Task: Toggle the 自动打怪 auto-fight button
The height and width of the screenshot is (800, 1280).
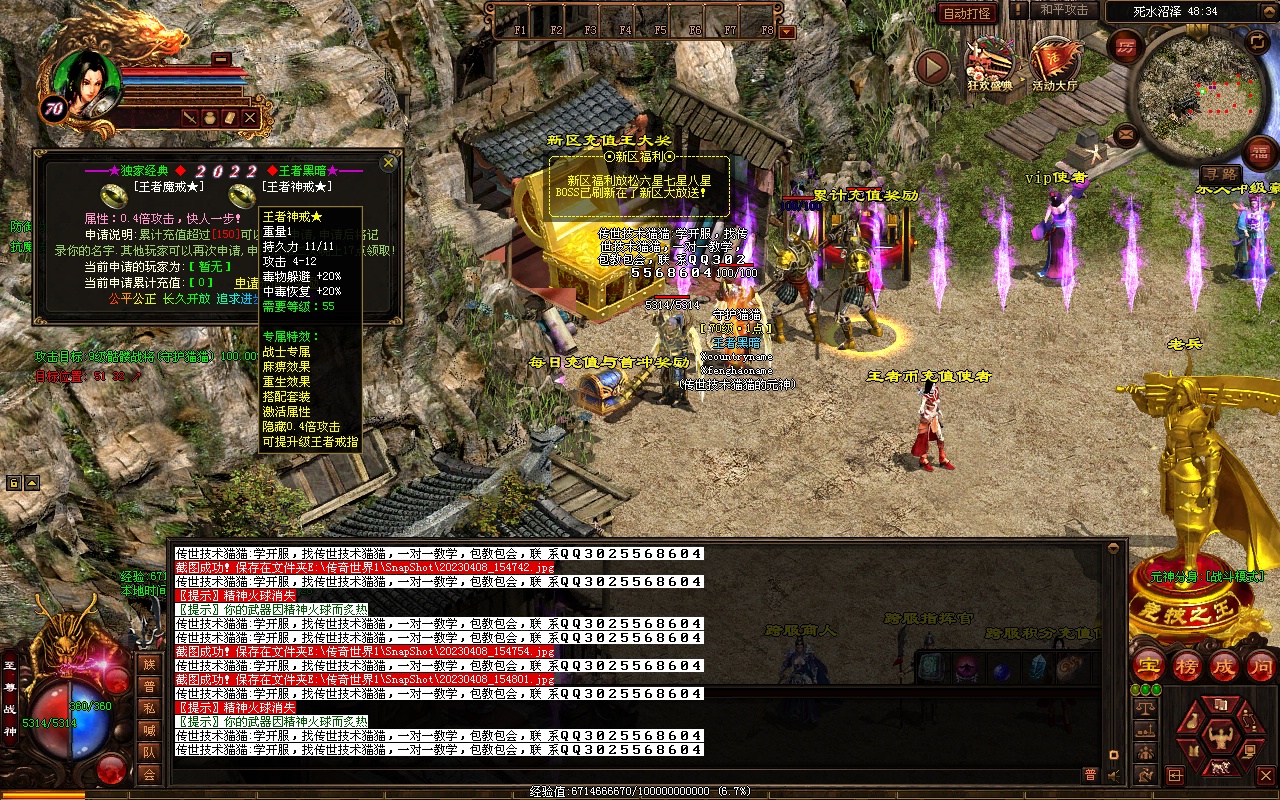Action: coord(967,13)
